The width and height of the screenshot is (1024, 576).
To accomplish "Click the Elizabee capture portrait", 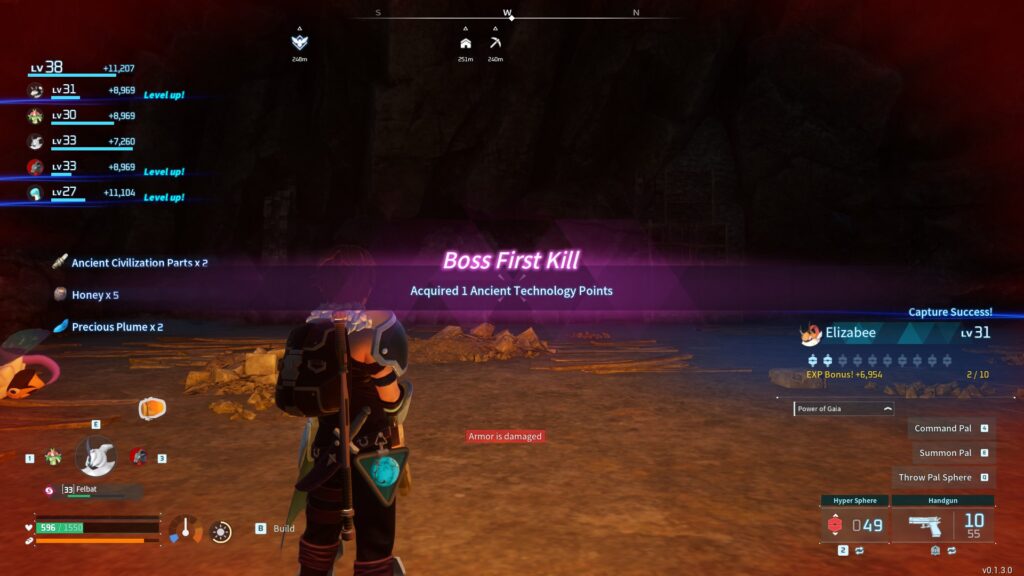I will pos(811,333).
